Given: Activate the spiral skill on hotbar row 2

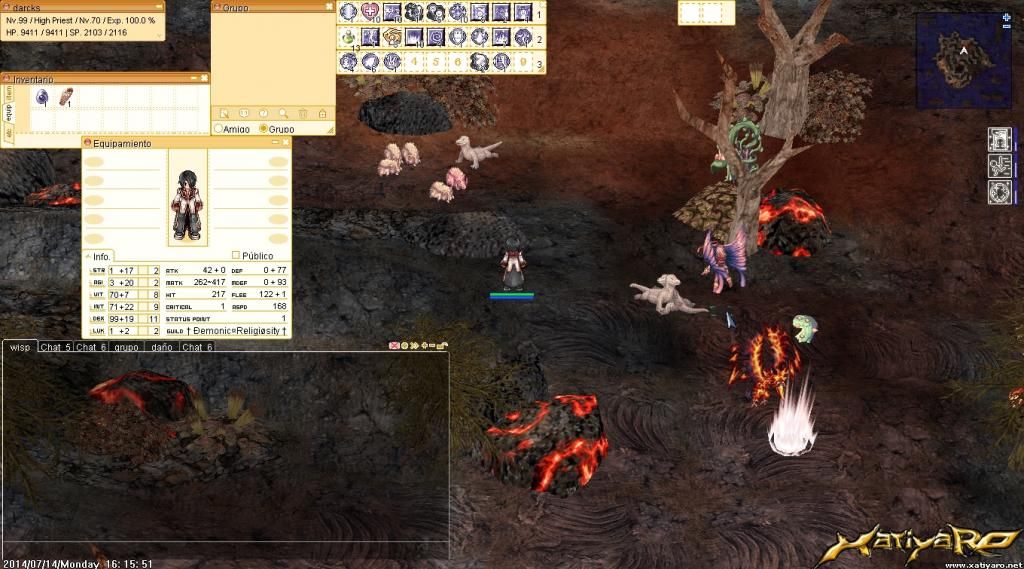Looking at the screenshot, I should click(435, 38).
